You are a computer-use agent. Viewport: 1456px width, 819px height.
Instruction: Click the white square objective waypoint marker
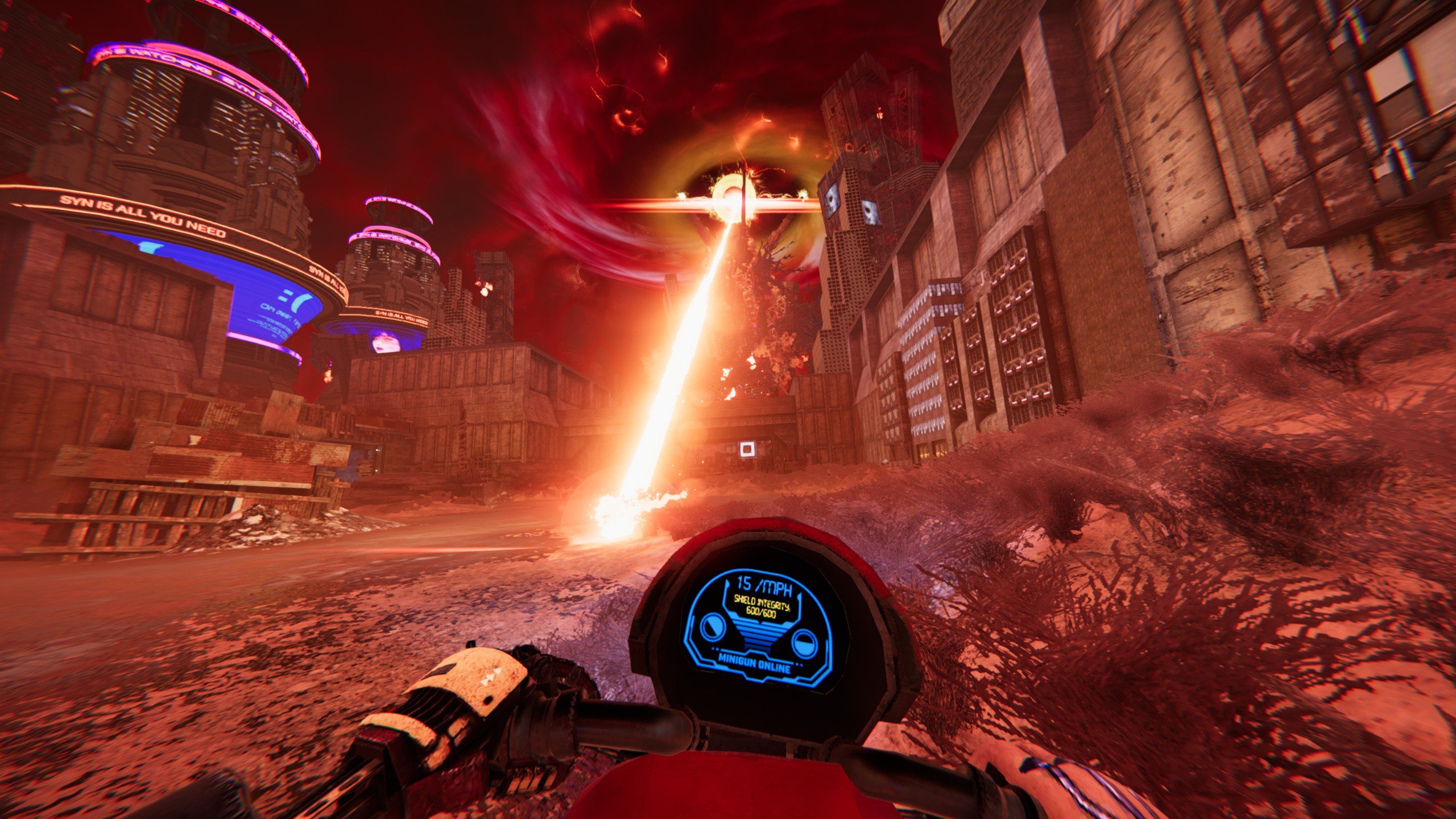point(747,450)
